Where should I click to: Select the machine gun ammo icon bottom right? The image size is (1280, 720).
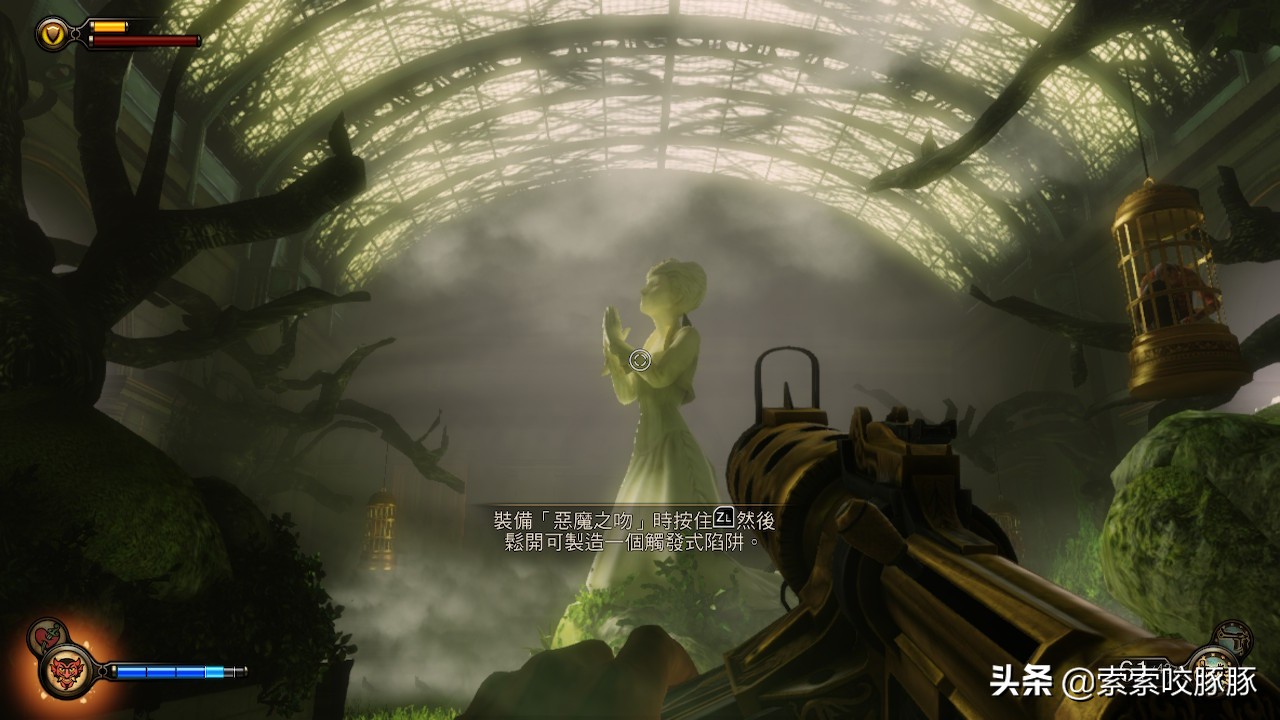pyautogui.click(x=1216, y=672)
